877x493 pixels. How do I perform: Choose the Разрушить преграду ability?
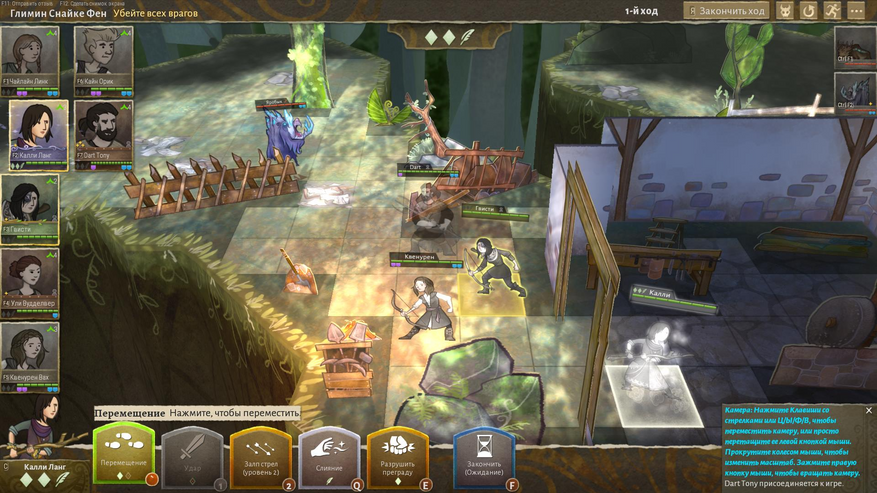point(398,456)
